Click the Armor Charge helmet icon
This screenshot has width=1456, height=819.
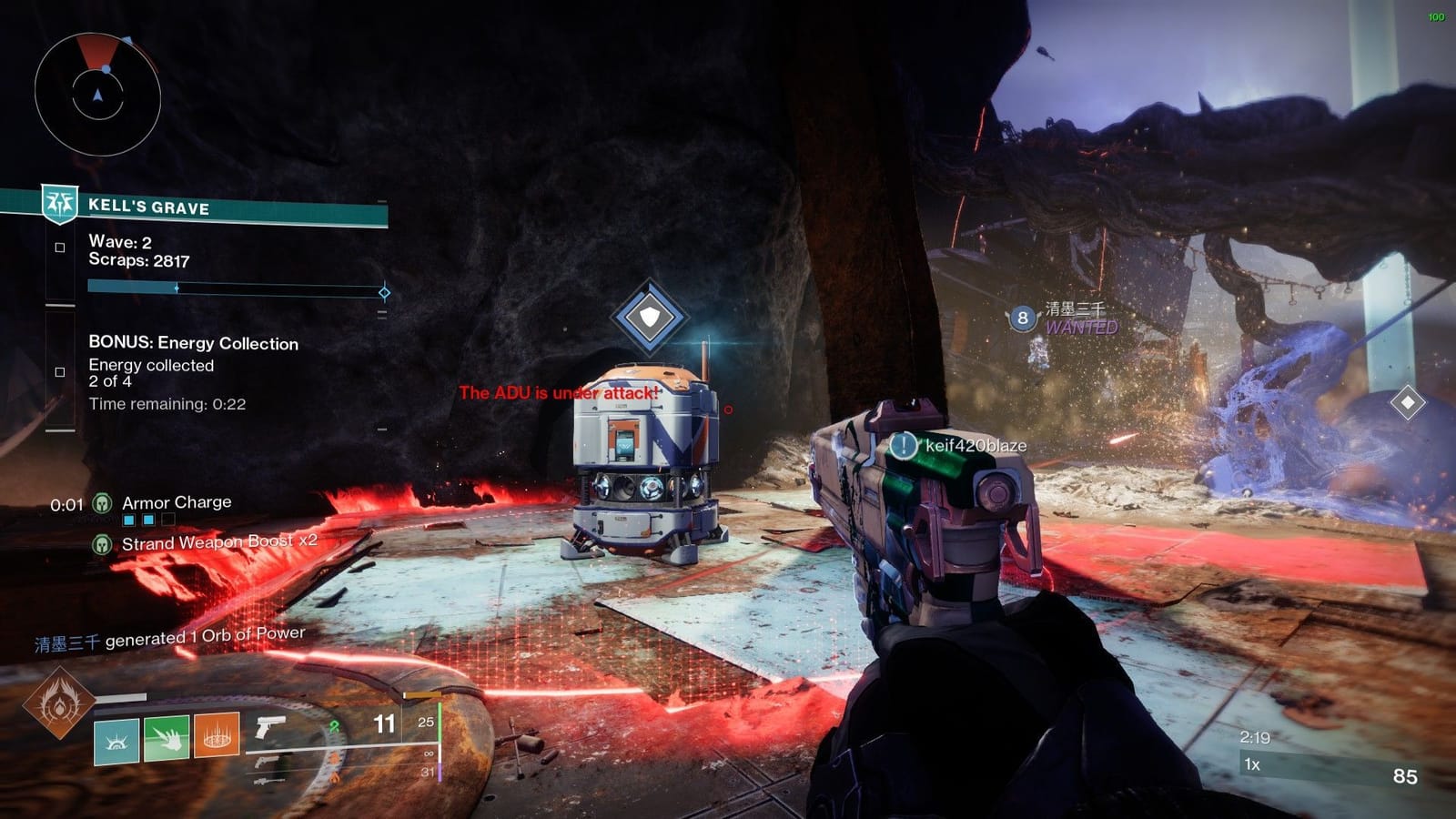101,501
